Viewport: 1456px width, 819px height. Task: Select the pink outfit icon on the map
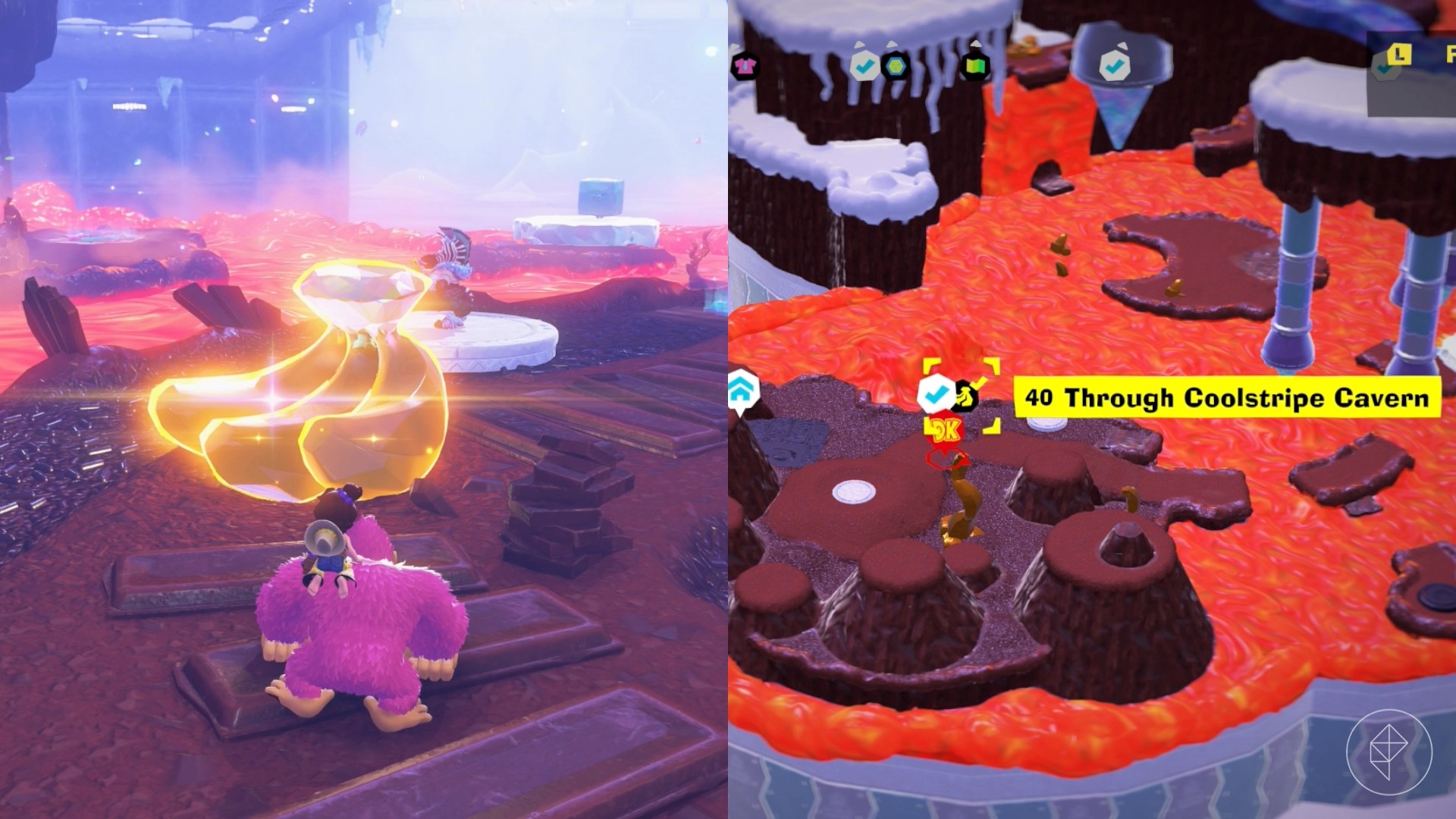click(x=747, y=64)
